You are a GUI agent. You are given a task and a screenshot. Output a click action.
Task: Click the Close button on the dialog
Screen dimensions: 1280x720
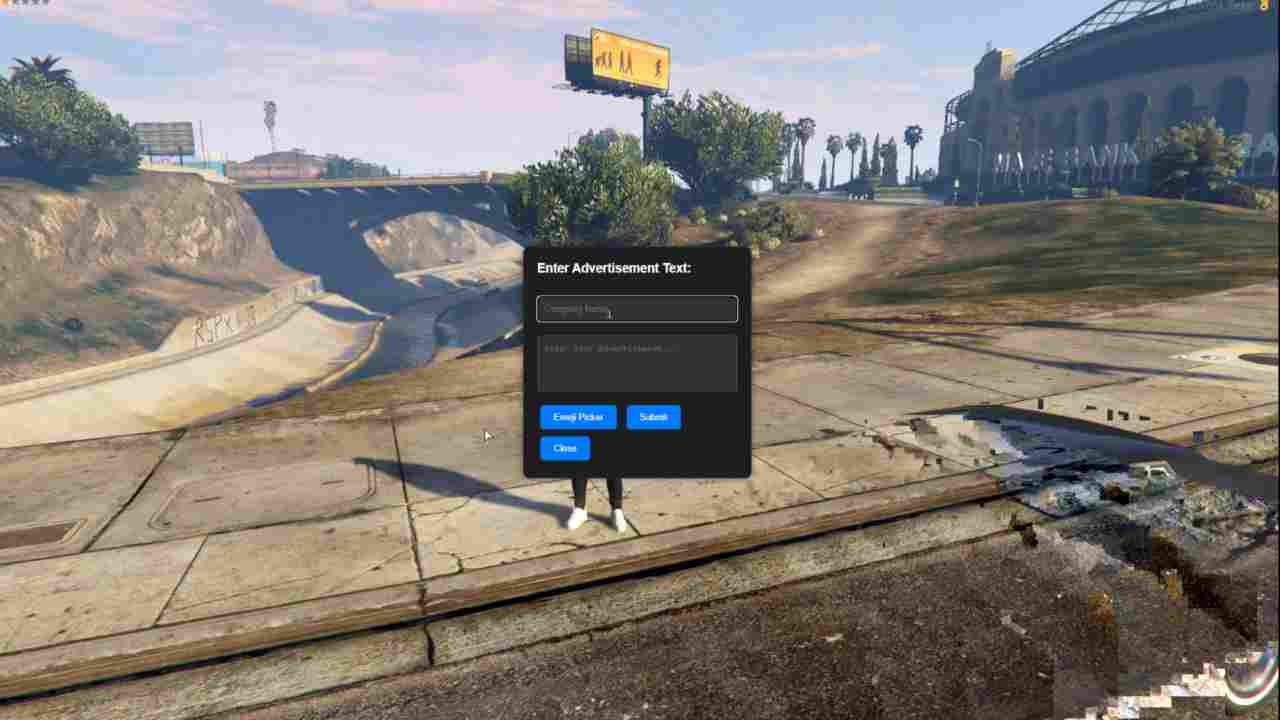(564, 448)
